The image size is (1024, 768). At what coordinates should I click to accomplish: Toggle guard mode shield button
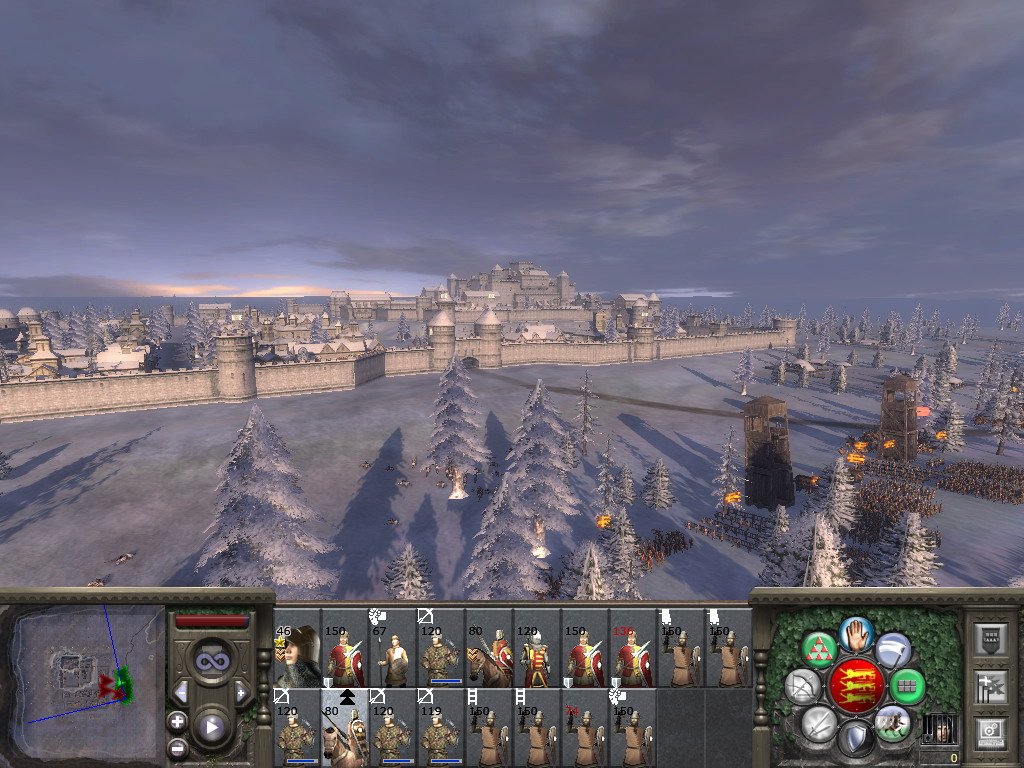(x=856, y=739)
